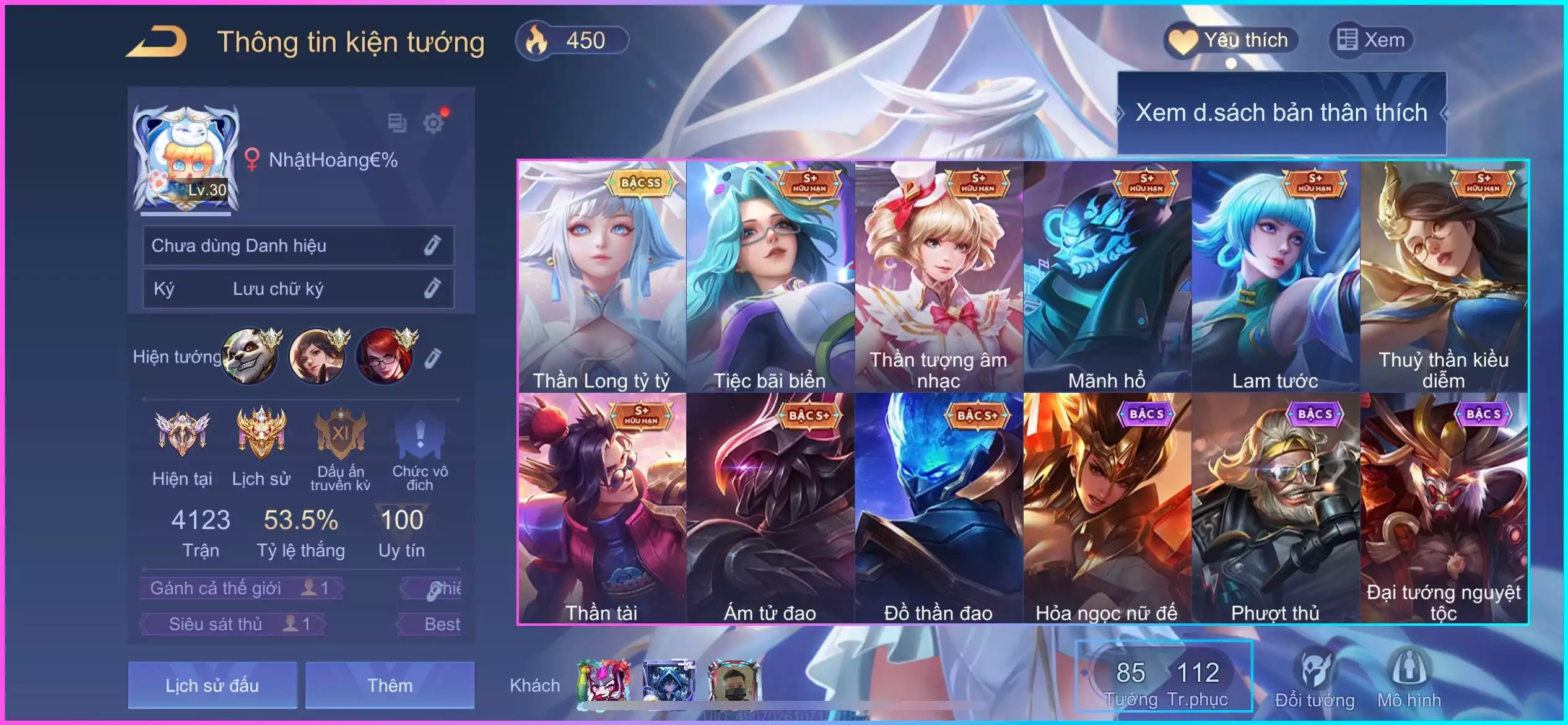Open the Tướng and Tr.phục collection counter
Image resolution: width=1568 pixels, height=725 pixels.
(x=1165, y=677)
